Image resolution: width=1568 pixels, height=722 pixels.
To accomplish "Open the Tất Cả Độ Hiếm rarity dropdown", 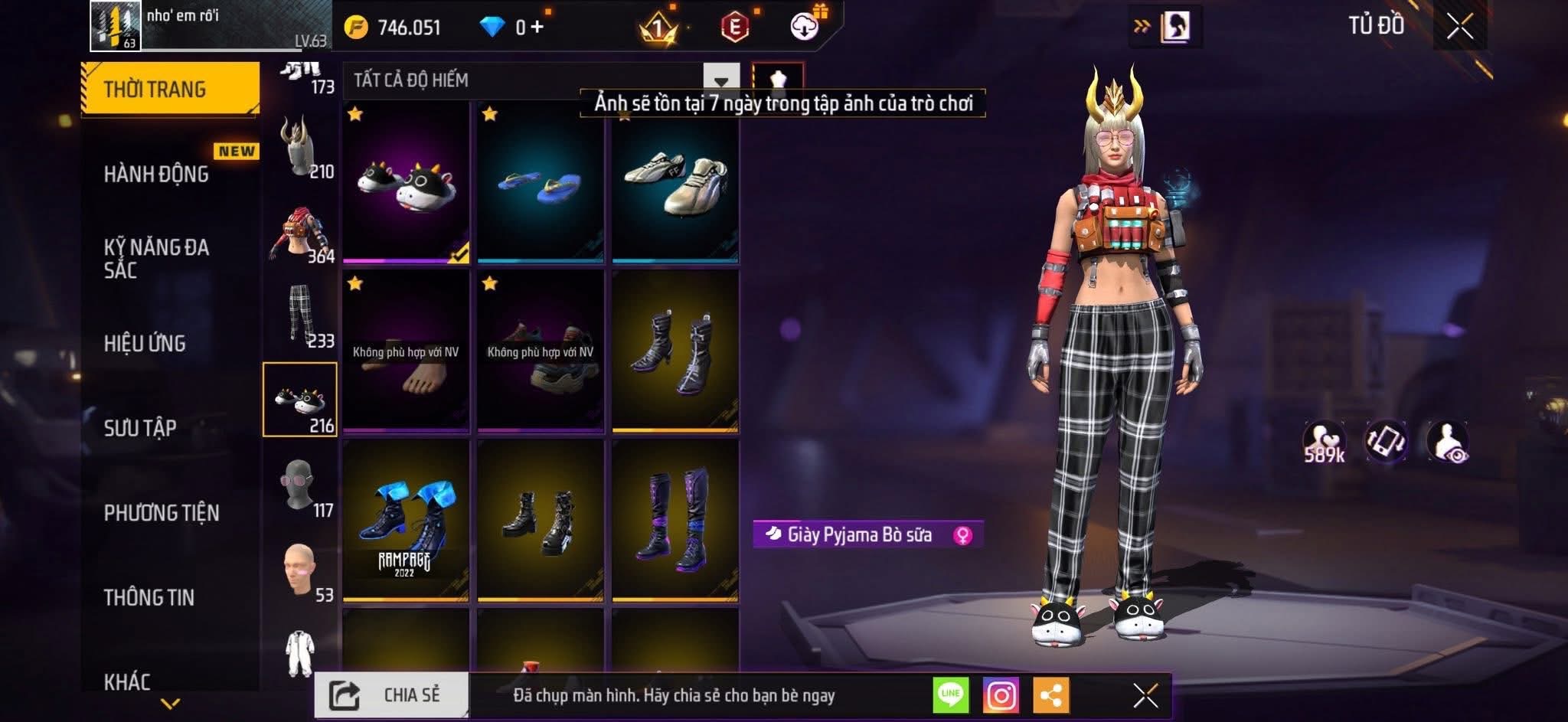I will pos(720,80).
